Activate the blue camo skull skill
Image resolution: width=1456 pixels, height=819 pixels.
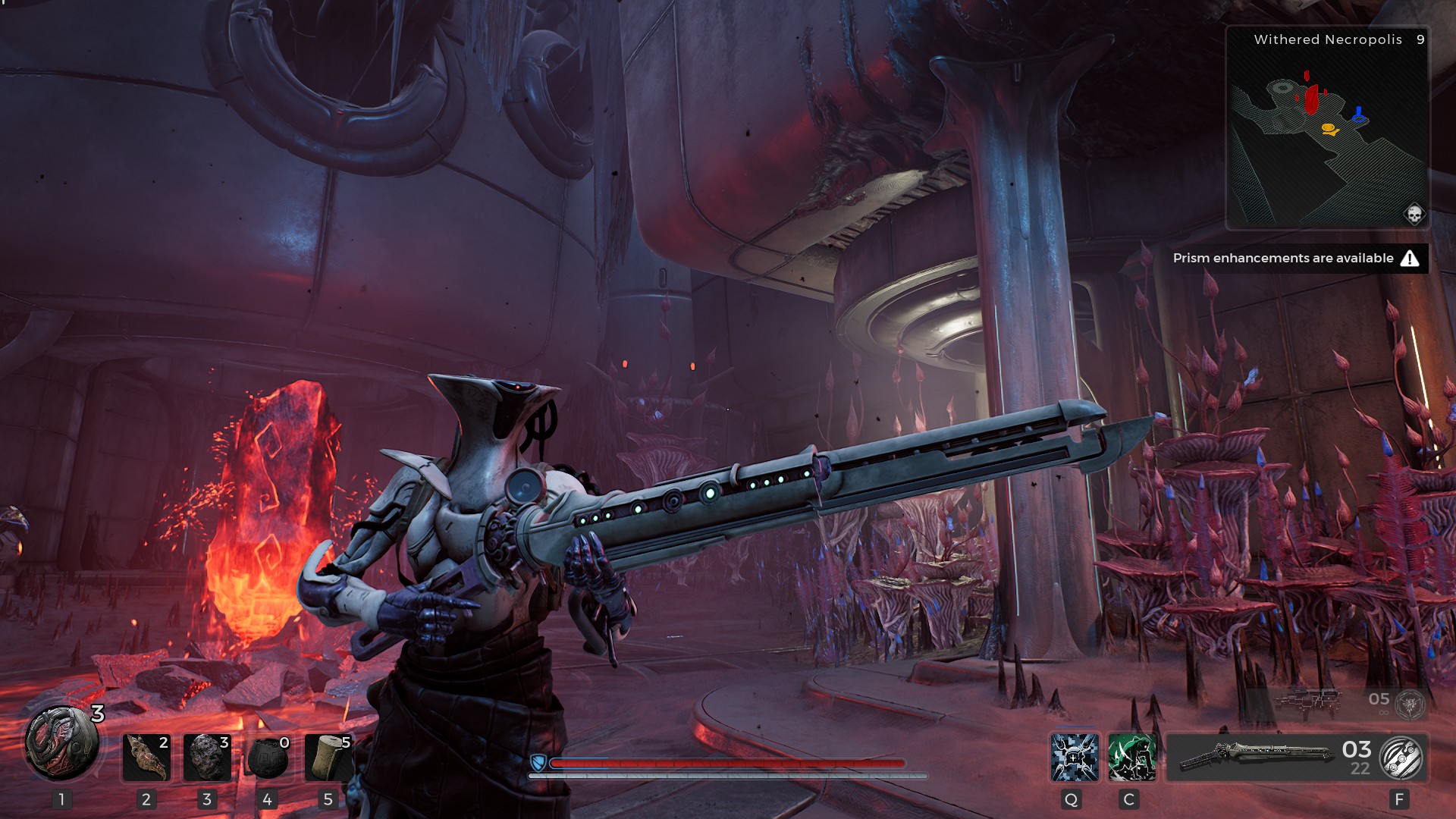pyautogui.click(x=1075, y=757)
